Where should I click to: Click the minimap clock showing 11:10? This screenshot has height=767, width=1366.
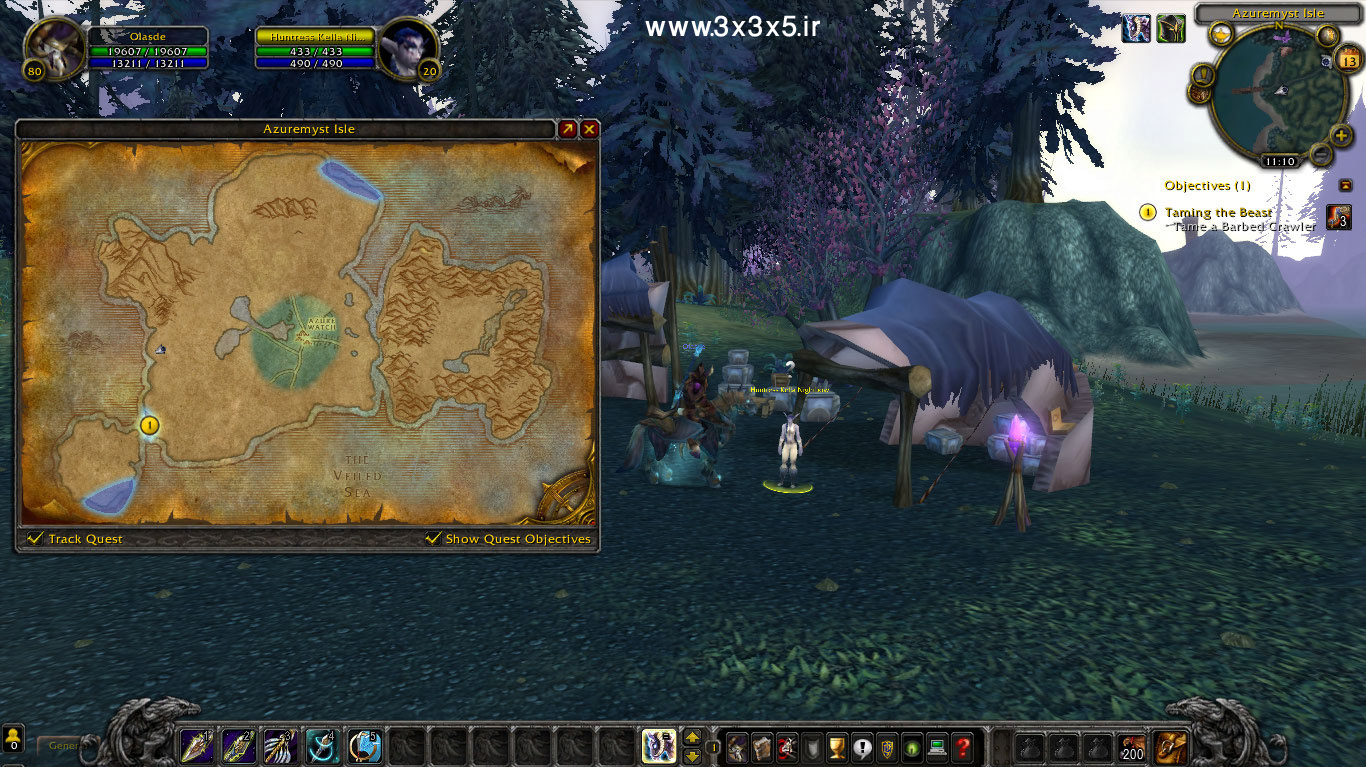[1279, 161]
